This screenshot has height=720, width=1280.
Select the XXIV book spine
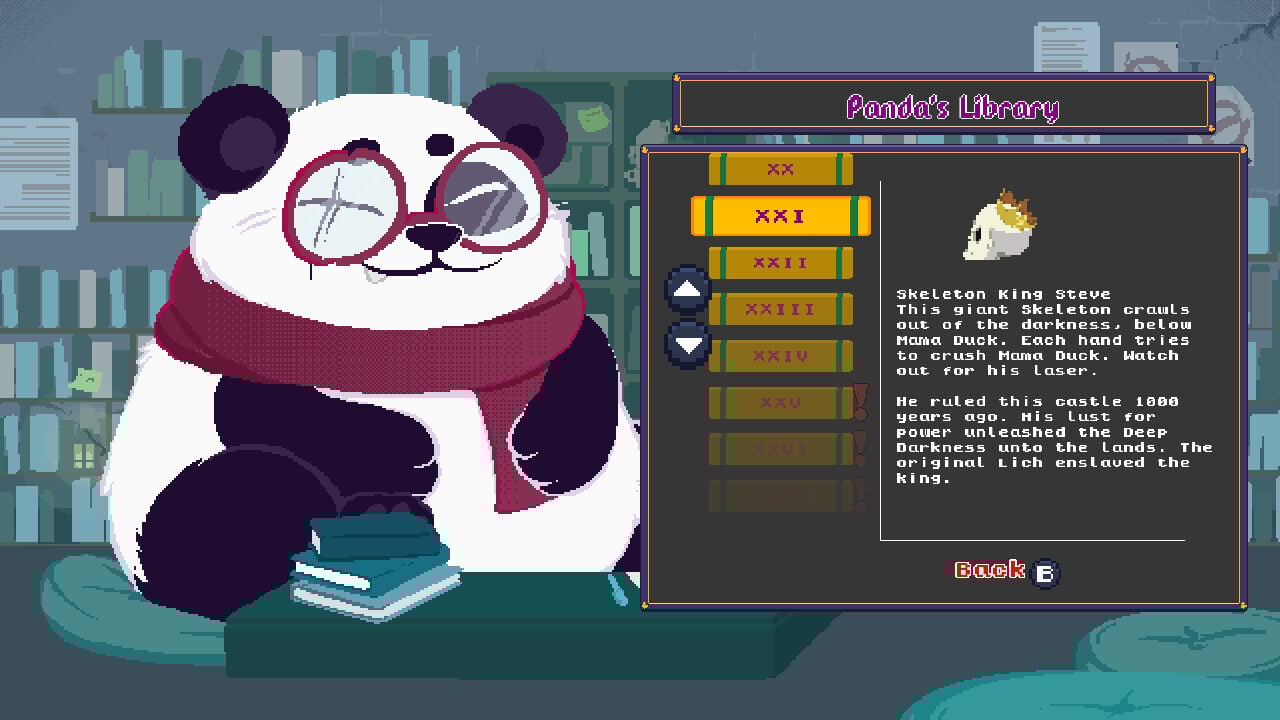click(780, 355)
